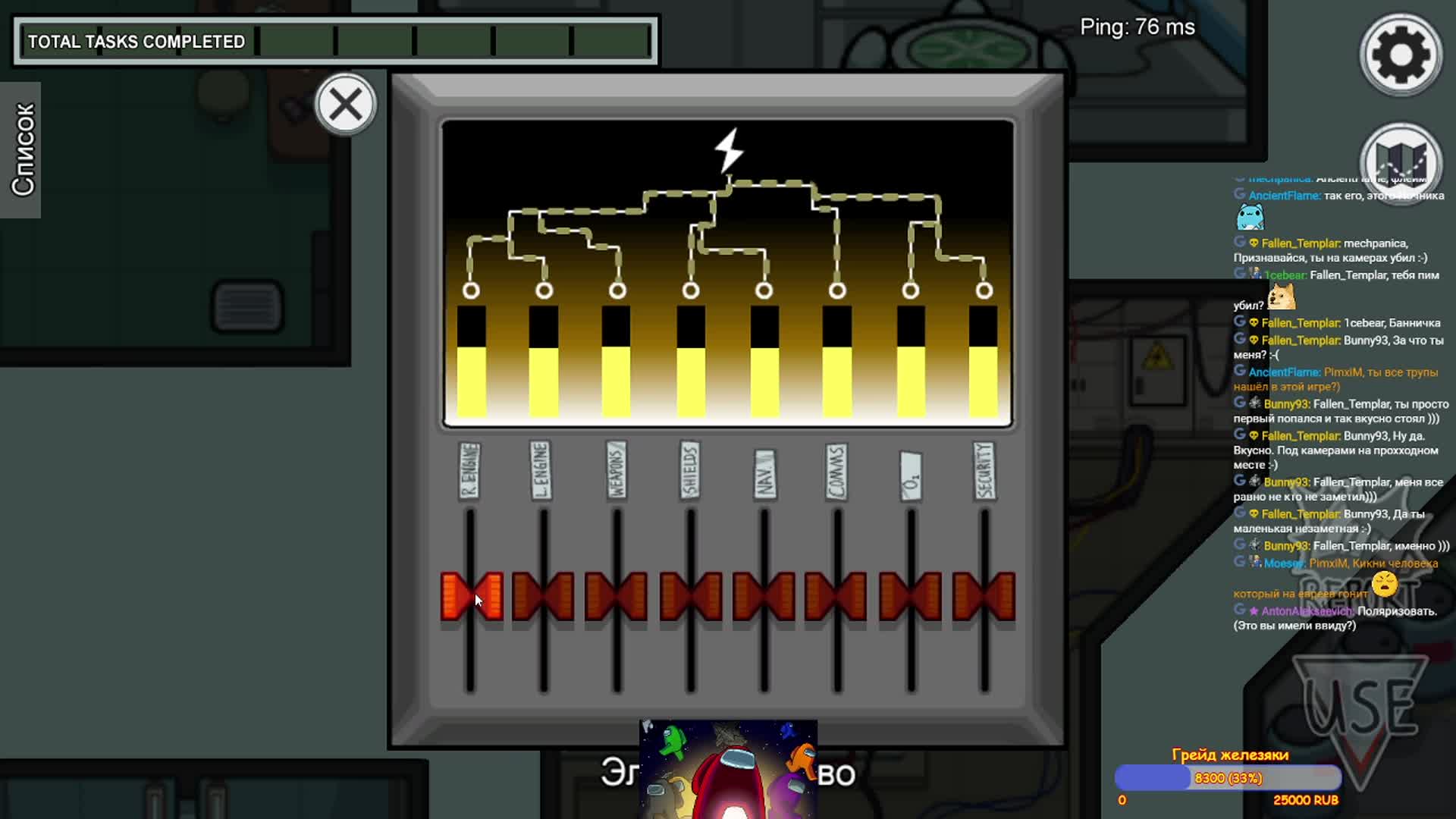Open the settings gear menu
This screenshot has width=1456, height=819.
(1400, 55)
